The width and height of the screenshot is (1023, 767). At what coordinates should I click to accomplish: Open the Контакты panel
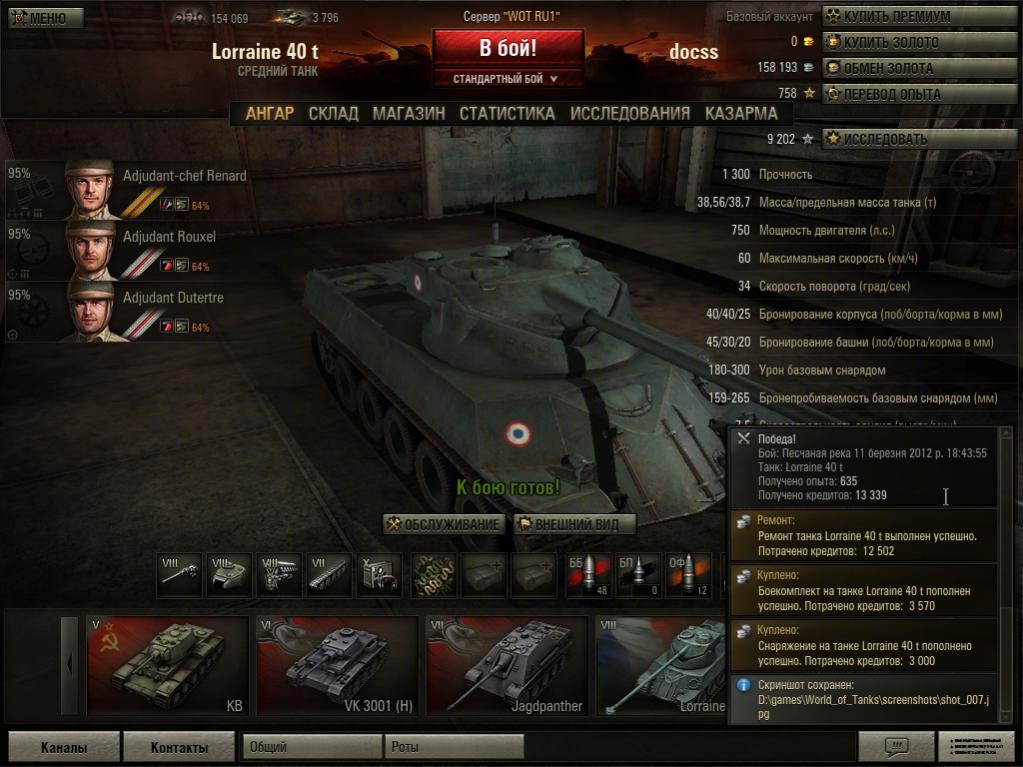coord(179,747)
